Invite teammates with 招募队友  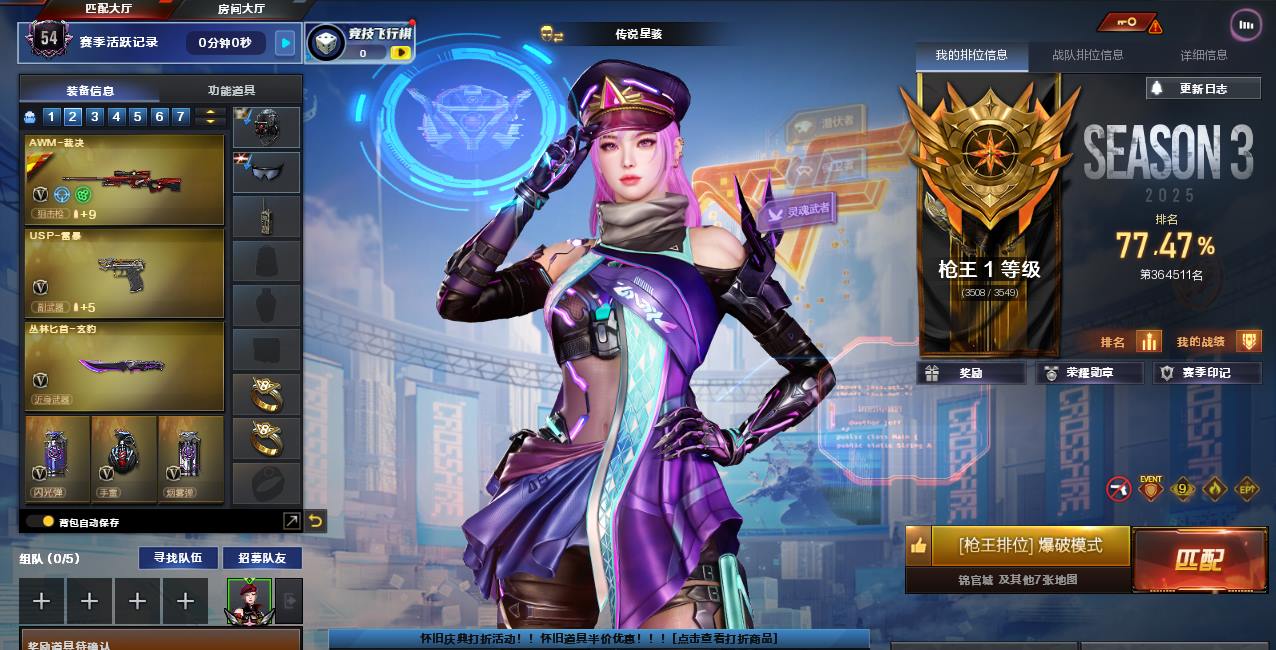261,557
